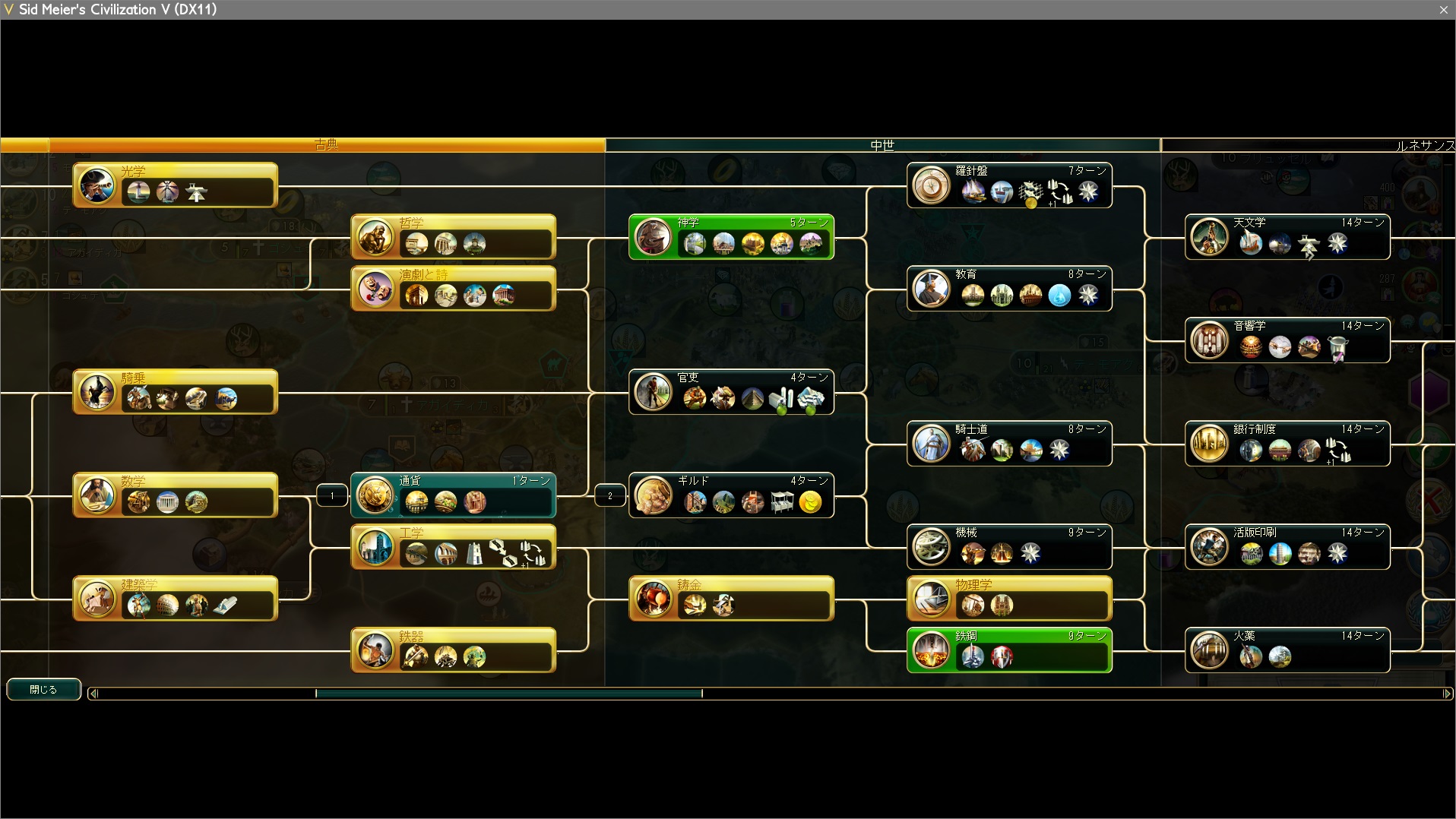This screenshot has height=819, width=1456.
Task: Research the 銀行制度 technology
Action: click(1287, 444)
